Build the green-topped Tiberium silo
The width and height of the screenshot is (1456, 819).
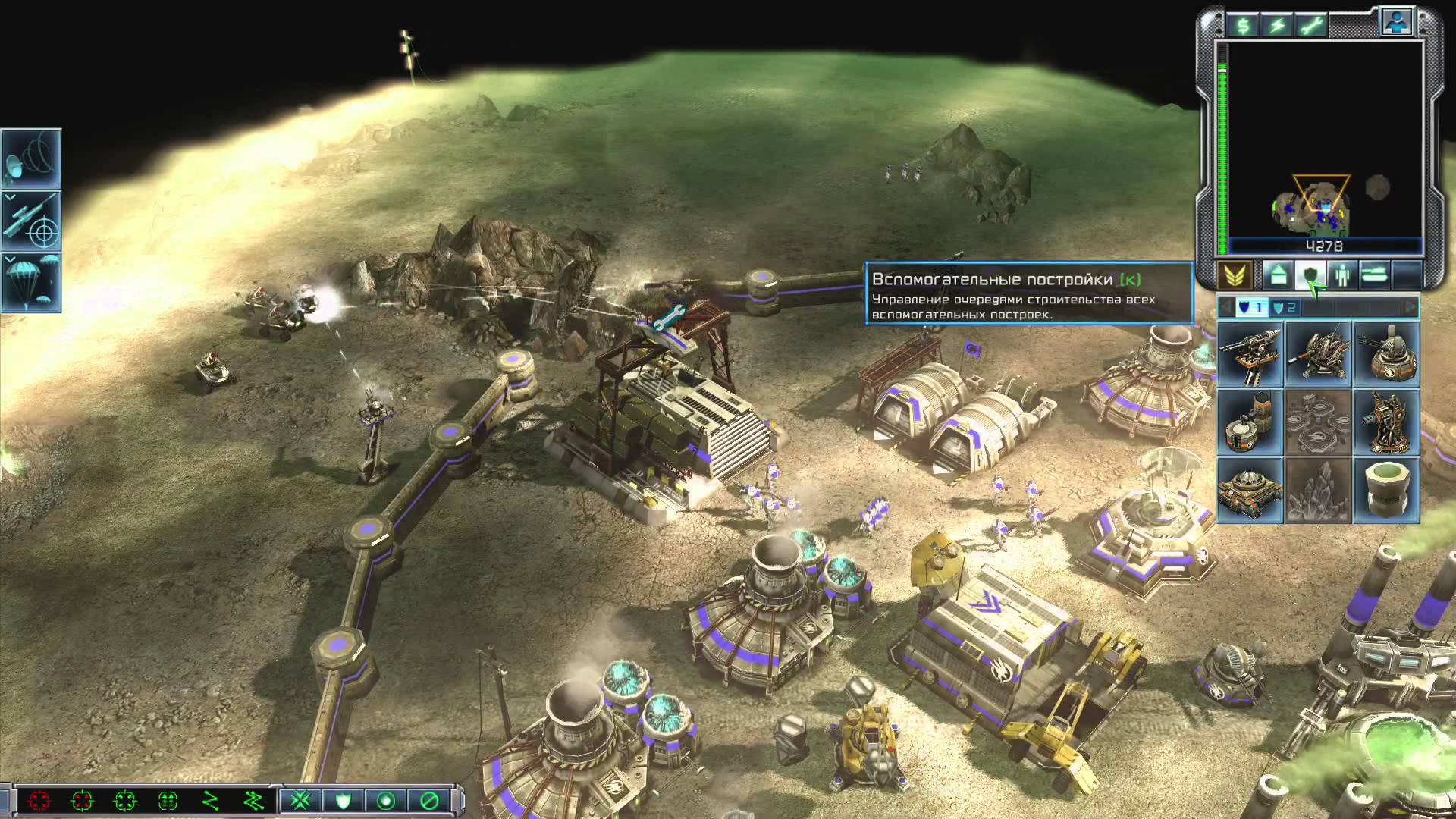coord(1386,491)
